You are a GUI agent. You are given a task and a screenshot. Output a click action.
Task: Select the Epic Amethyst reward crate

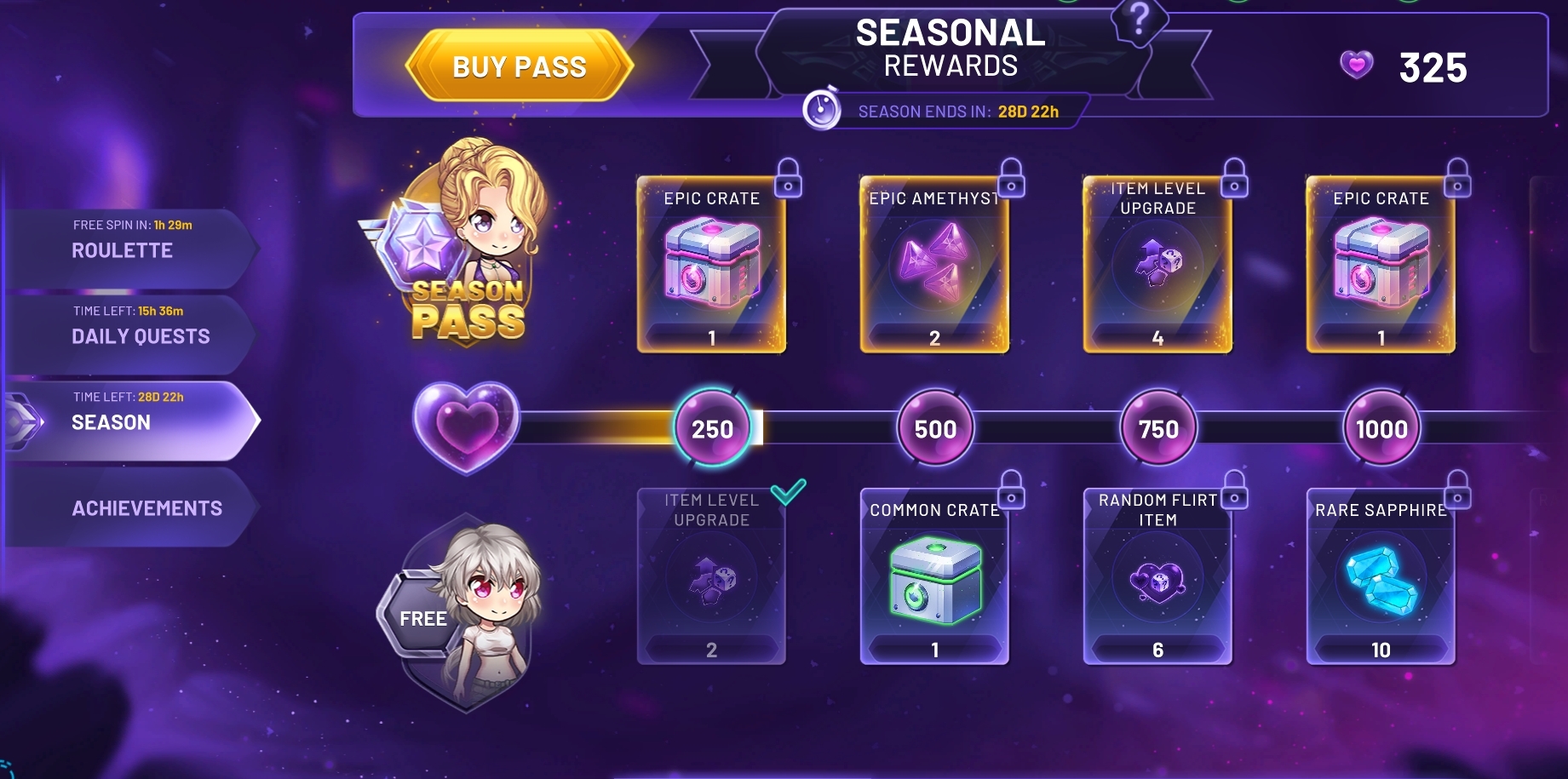tap(934, 264)
